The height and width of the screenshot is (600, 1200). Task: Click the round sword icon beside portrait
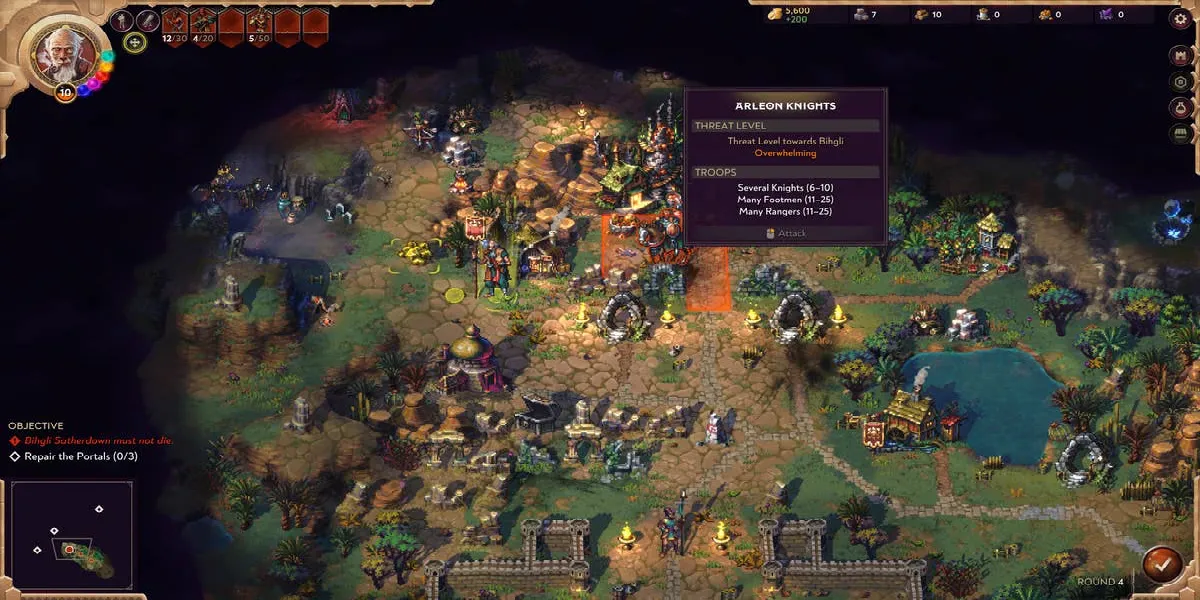pyautogui.click(x=148, y=20)
